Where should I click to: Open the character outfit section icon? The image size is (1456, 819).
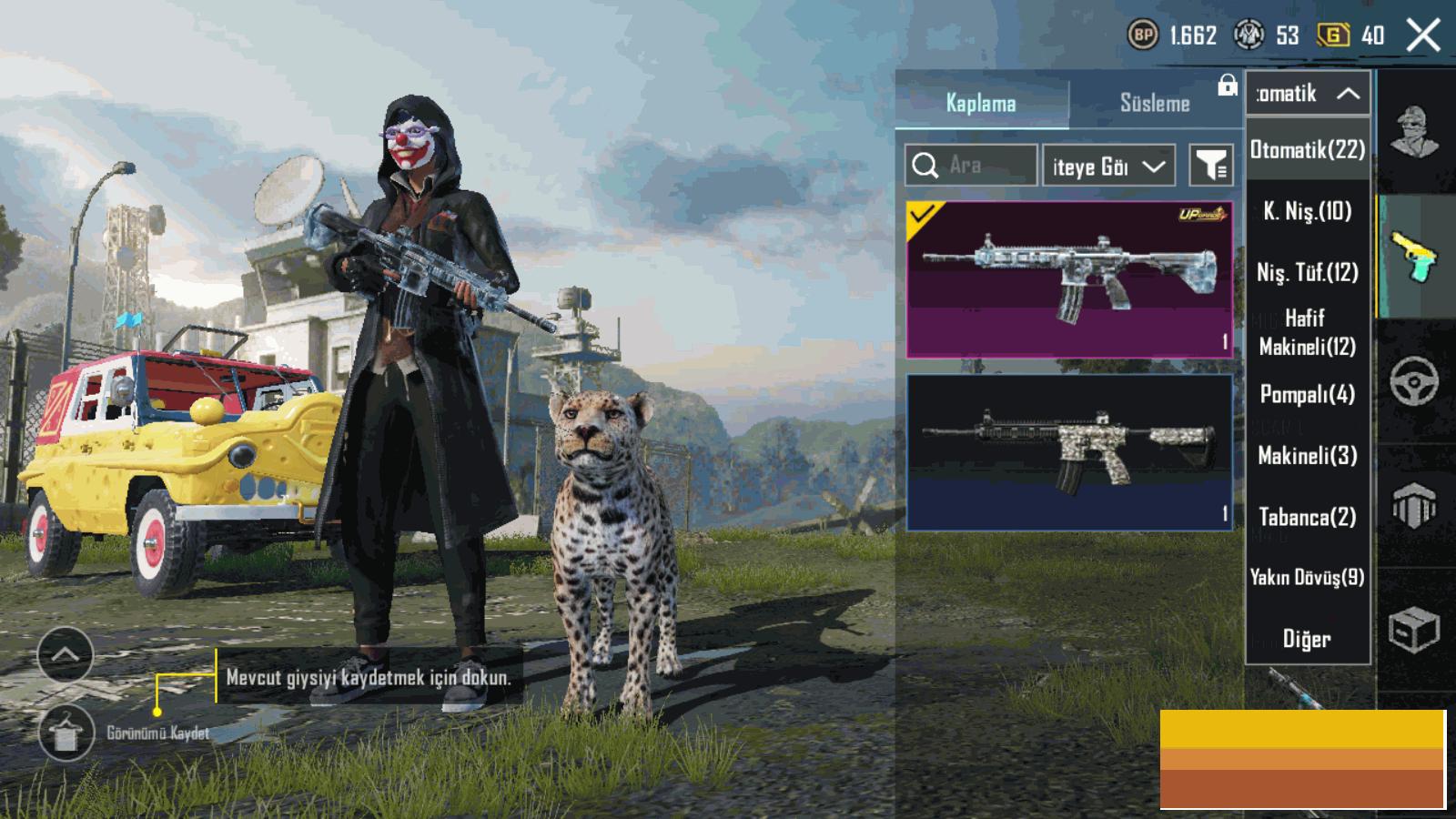click(x=1413, y=133)
